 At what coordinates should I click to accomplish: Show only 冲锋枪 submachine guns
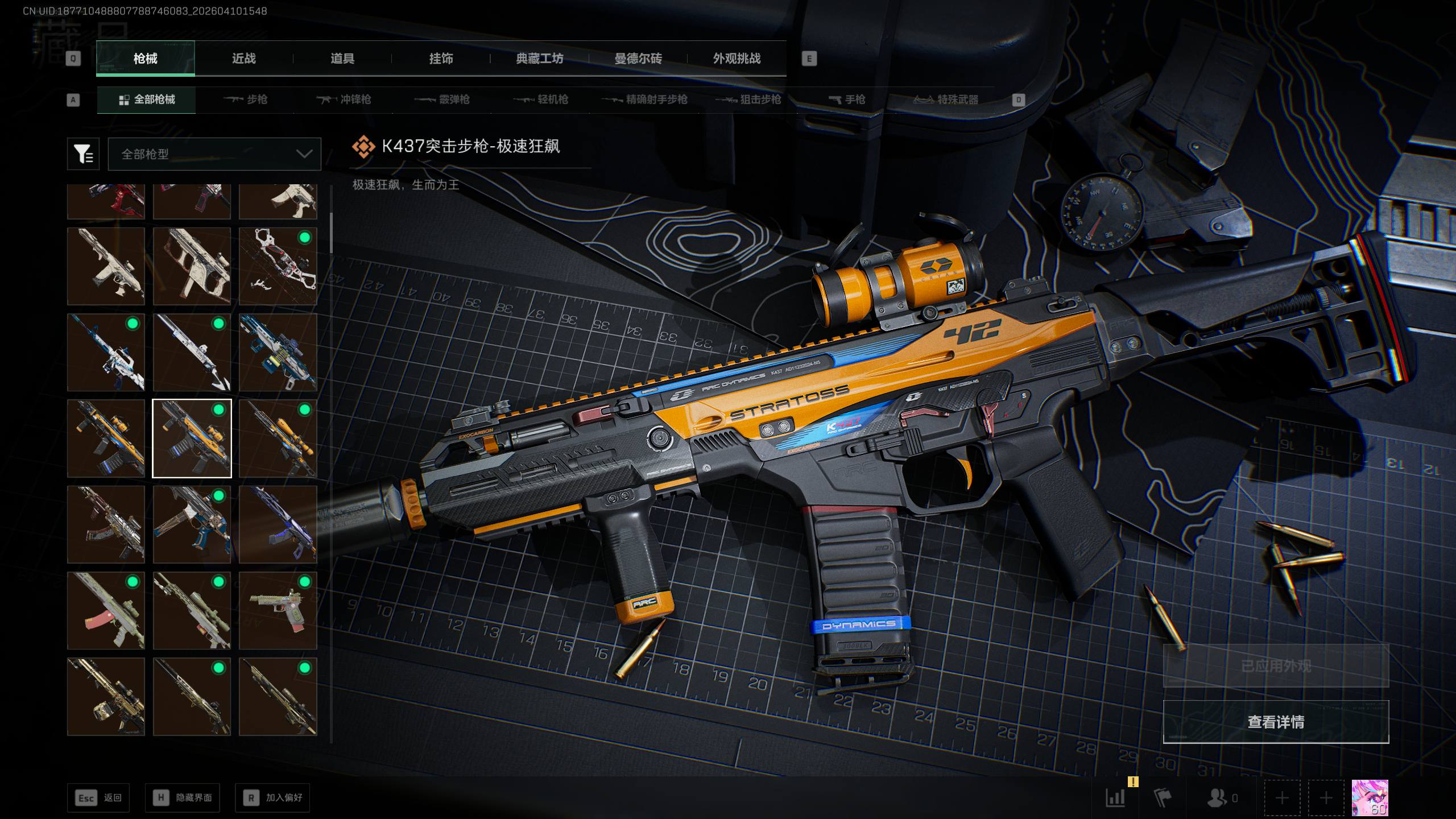click(x=344, y=100)
